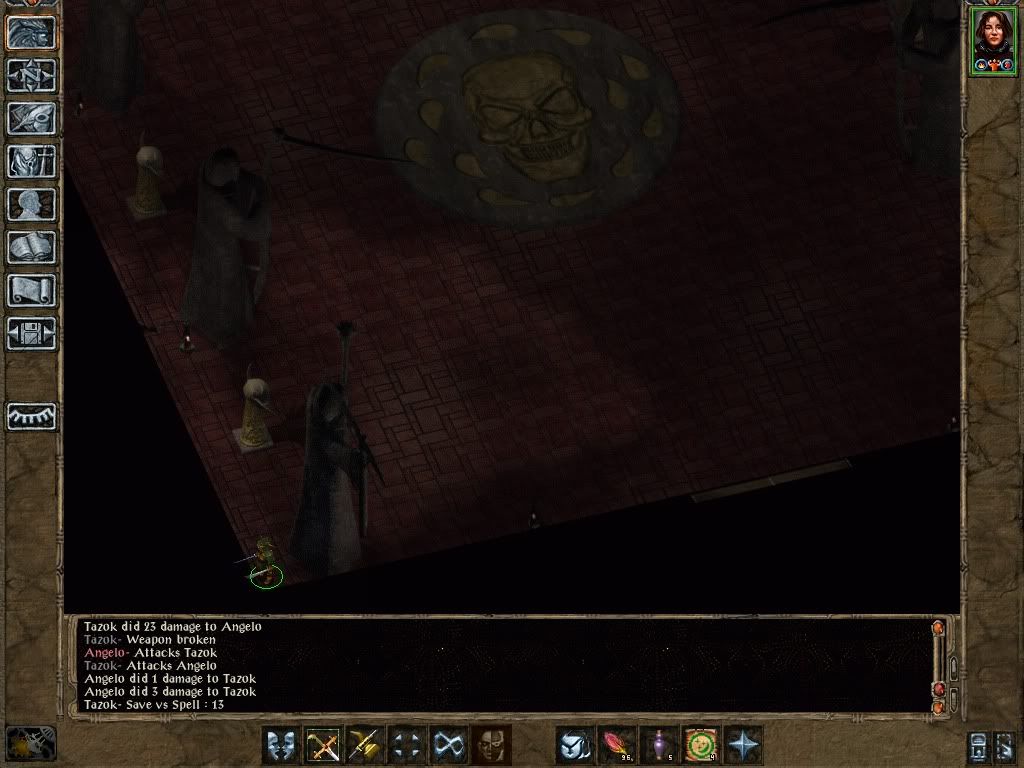Click the four-arrows action button
The width and height of the screenshot is (1024, 768).
pyautogui.click(x=407, y=745)
